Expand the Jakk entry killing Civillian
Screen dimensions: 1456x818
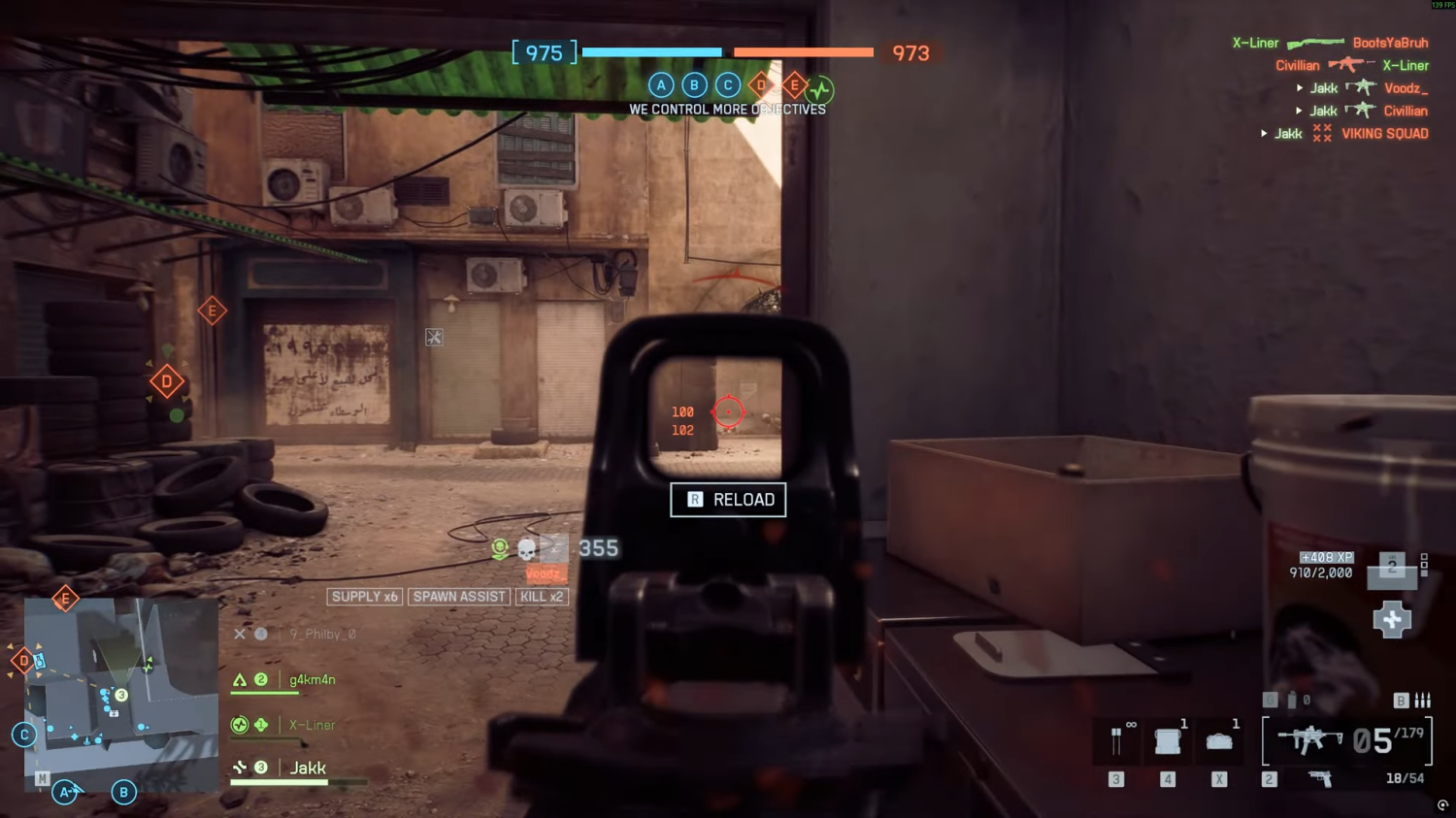1300,110
